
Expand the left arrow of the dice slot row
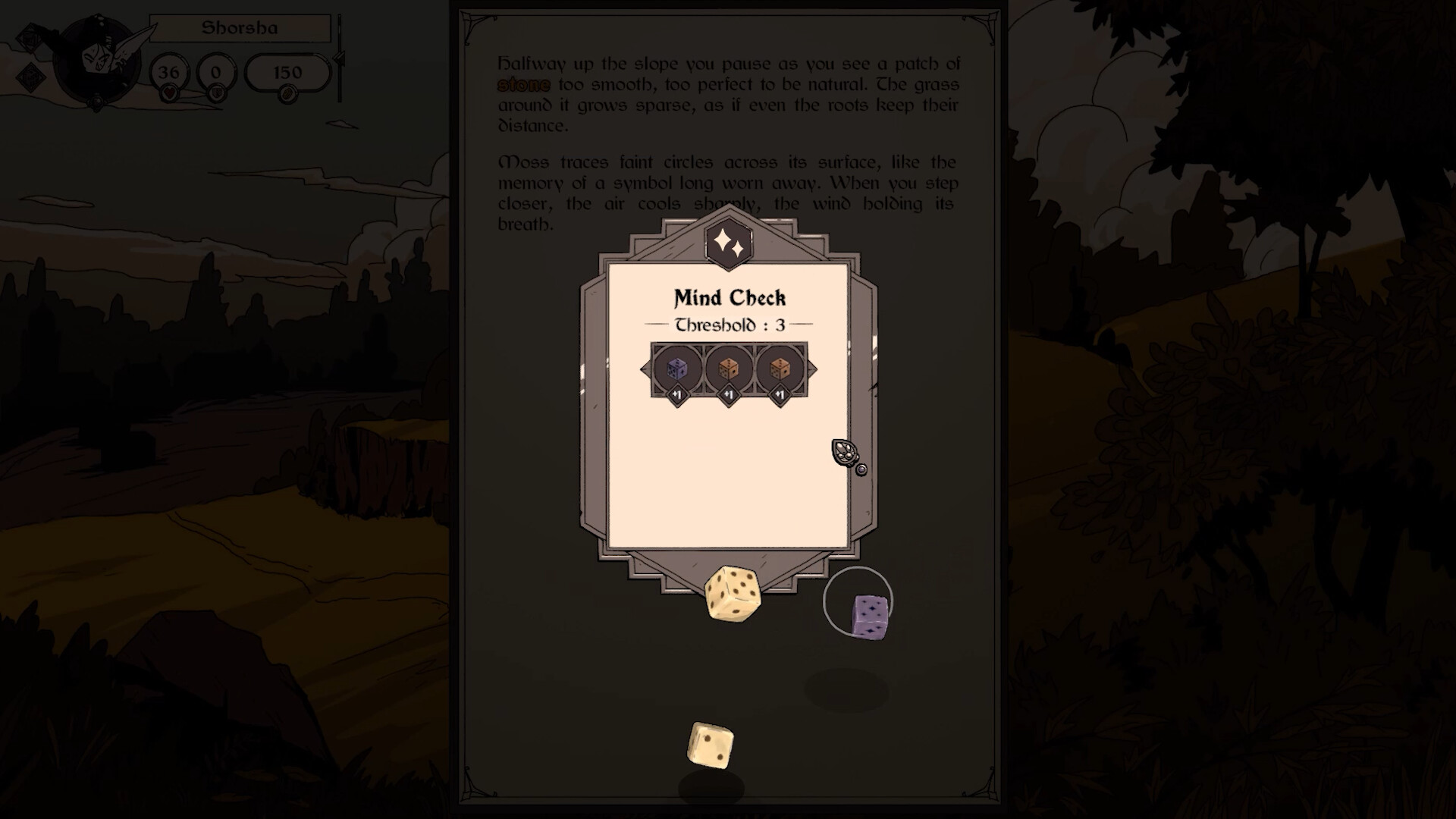coord(645,369)
